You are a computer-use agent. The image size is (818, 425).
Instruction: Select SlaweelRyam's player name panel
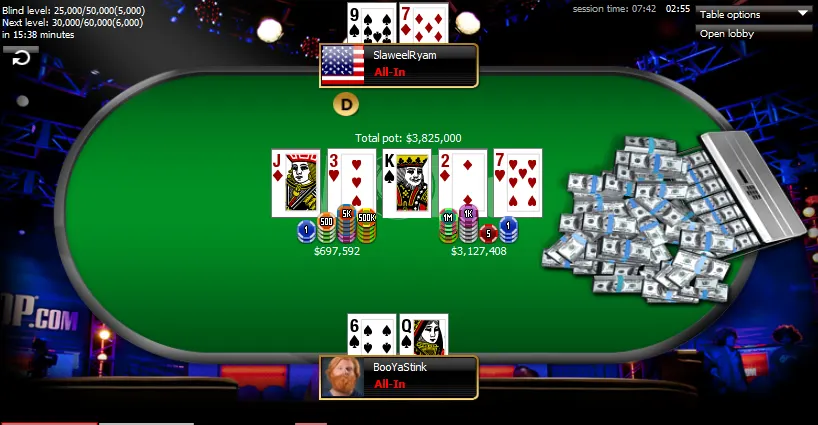point(420,65)
